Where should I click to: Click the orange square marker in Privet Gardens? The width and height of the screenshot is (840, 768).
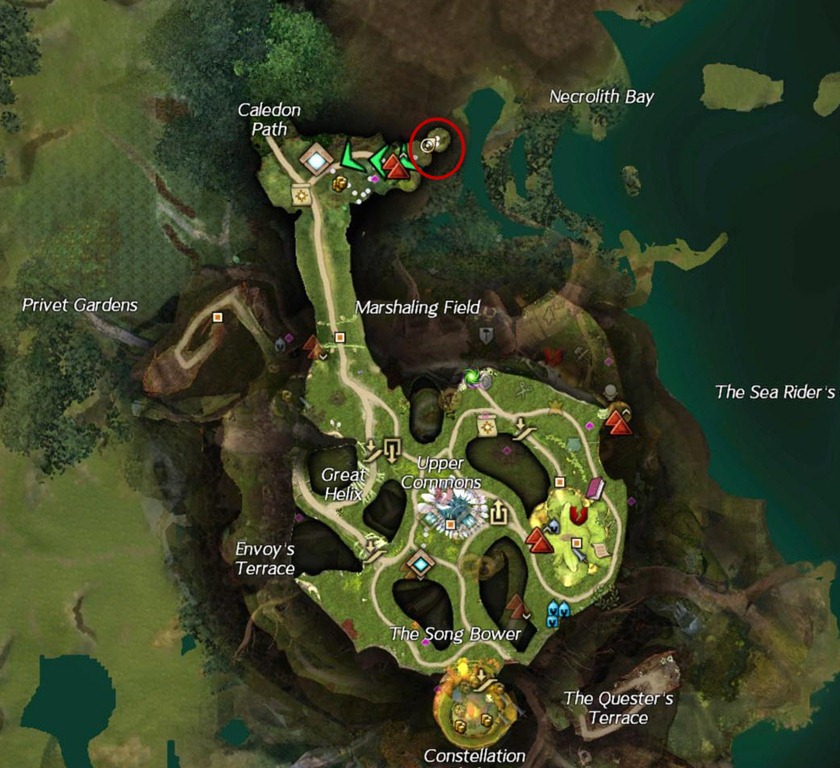click(217, 317)
